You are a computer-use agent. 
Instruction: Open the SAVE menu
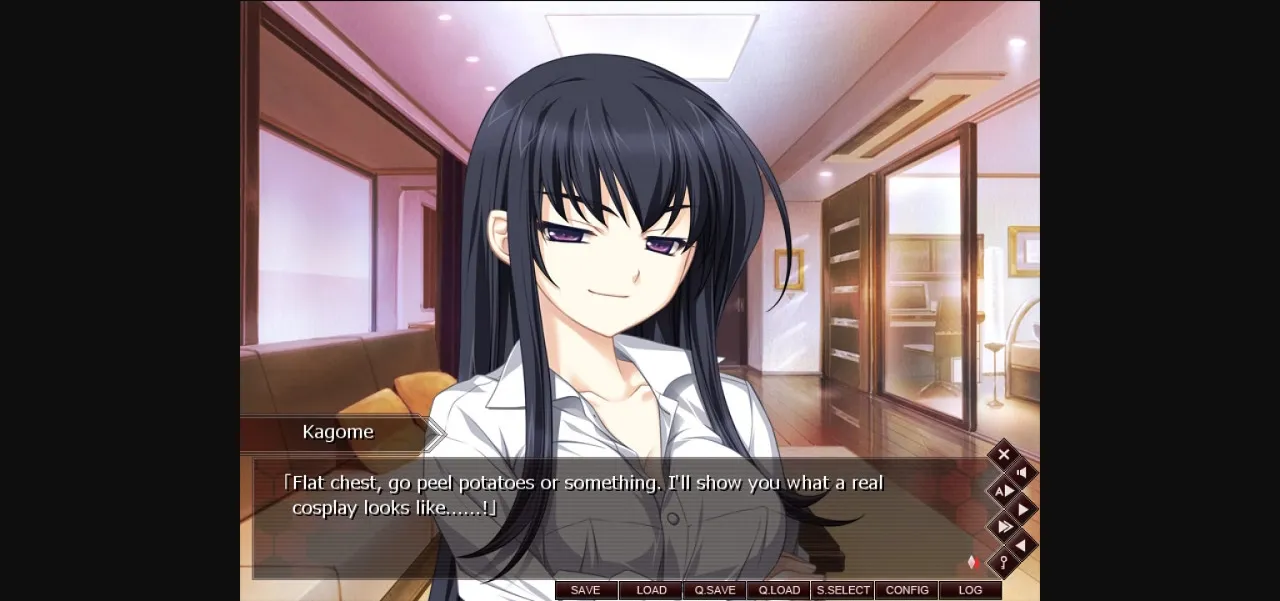pyautogui.click(x=586, y=590)
